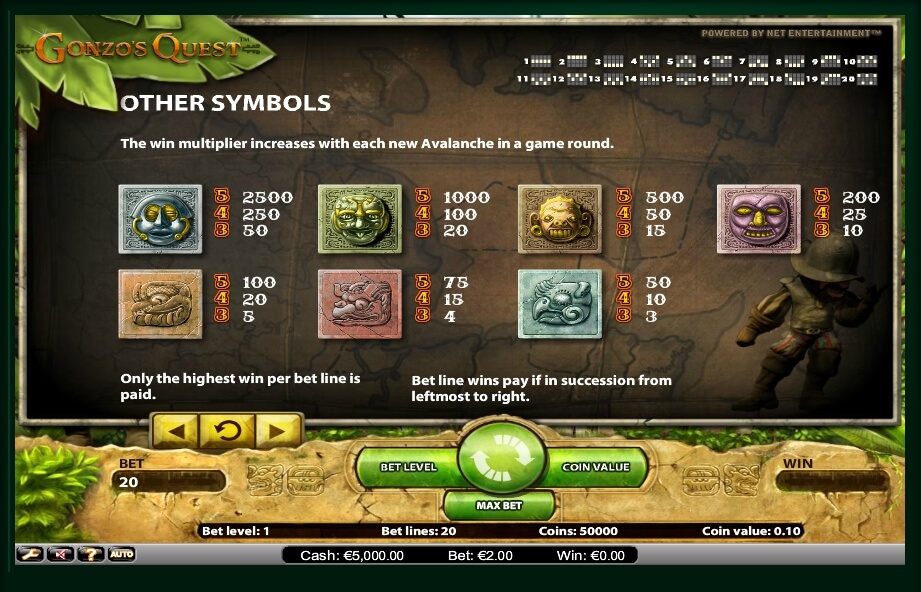Change the Coin Value
This screenshot has height=592, width=921.
[x=596, y=467]
